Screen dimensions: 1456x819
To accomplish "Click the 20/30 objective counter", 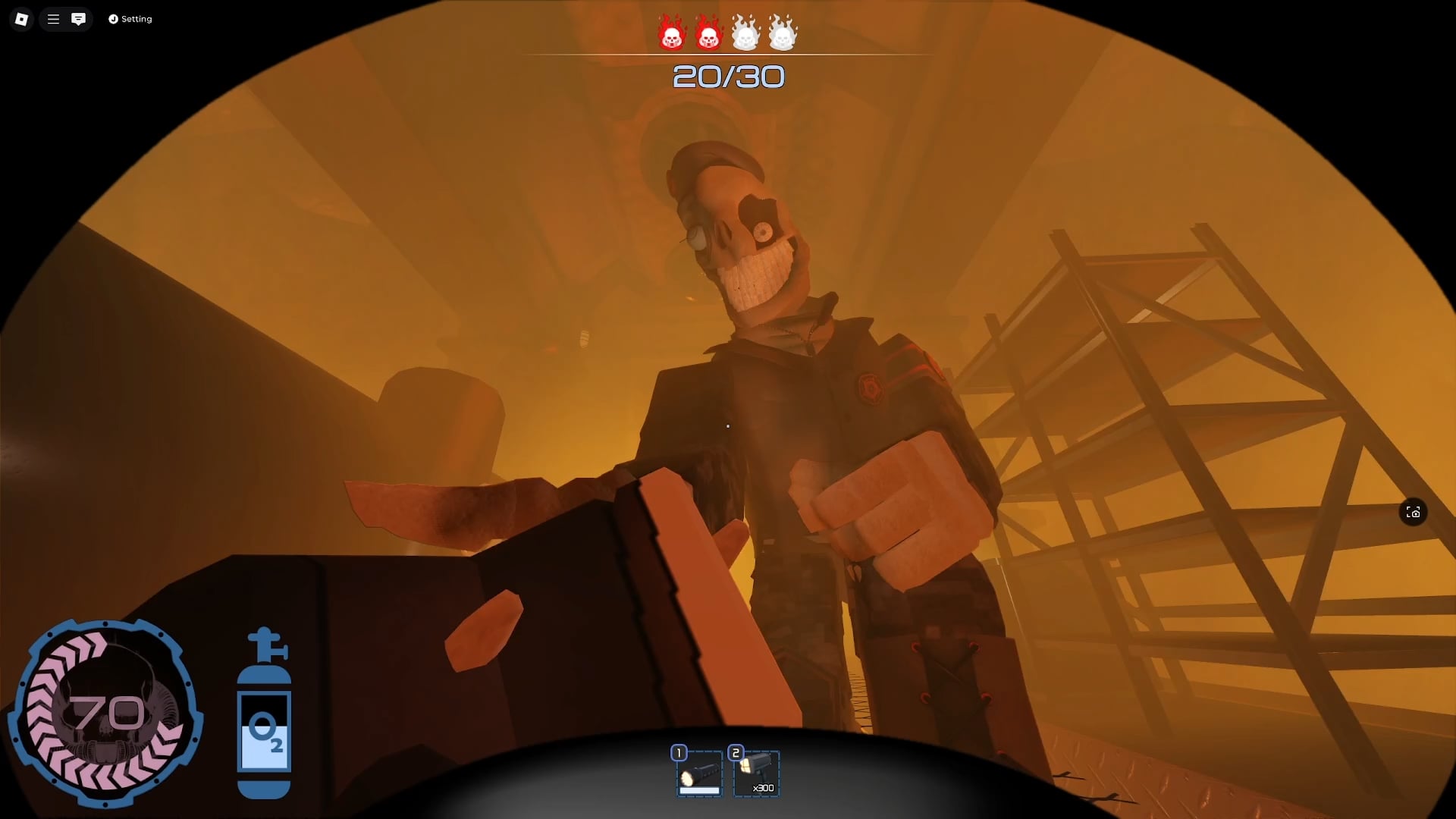I will 729,76.
